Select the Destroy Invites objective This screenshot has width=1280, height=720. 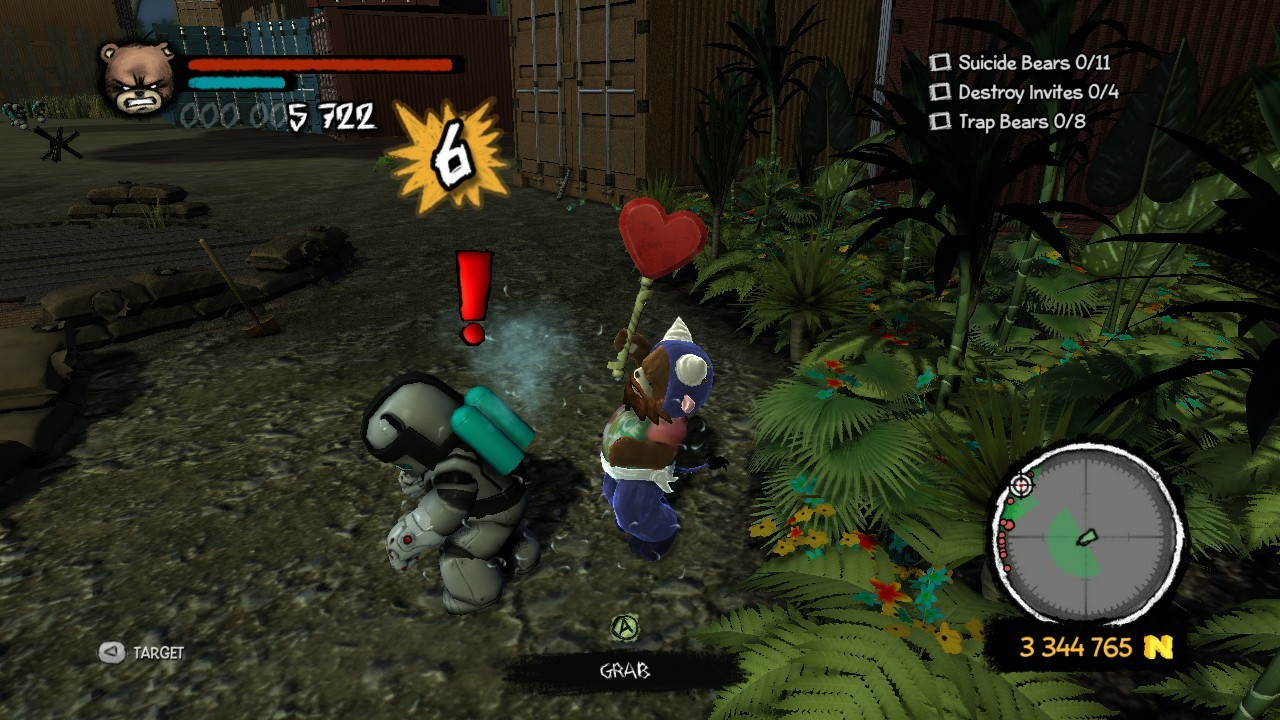(1026, 92)
